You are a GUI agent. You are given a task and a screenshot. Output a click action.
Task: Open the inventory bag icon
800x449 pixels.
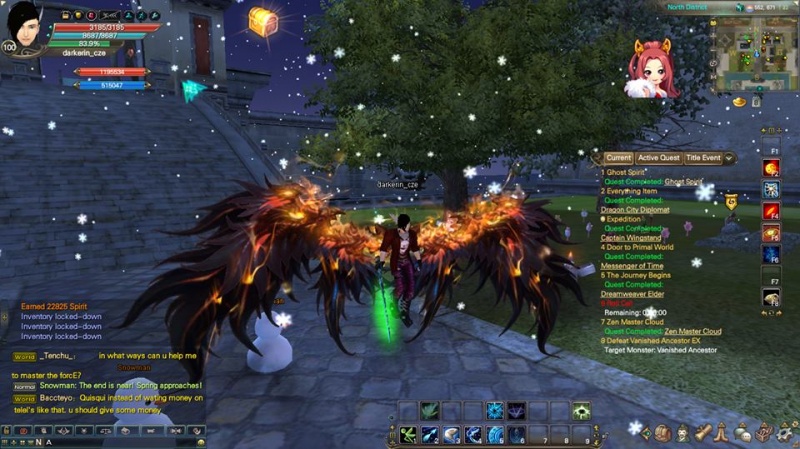tap(662, 433)
